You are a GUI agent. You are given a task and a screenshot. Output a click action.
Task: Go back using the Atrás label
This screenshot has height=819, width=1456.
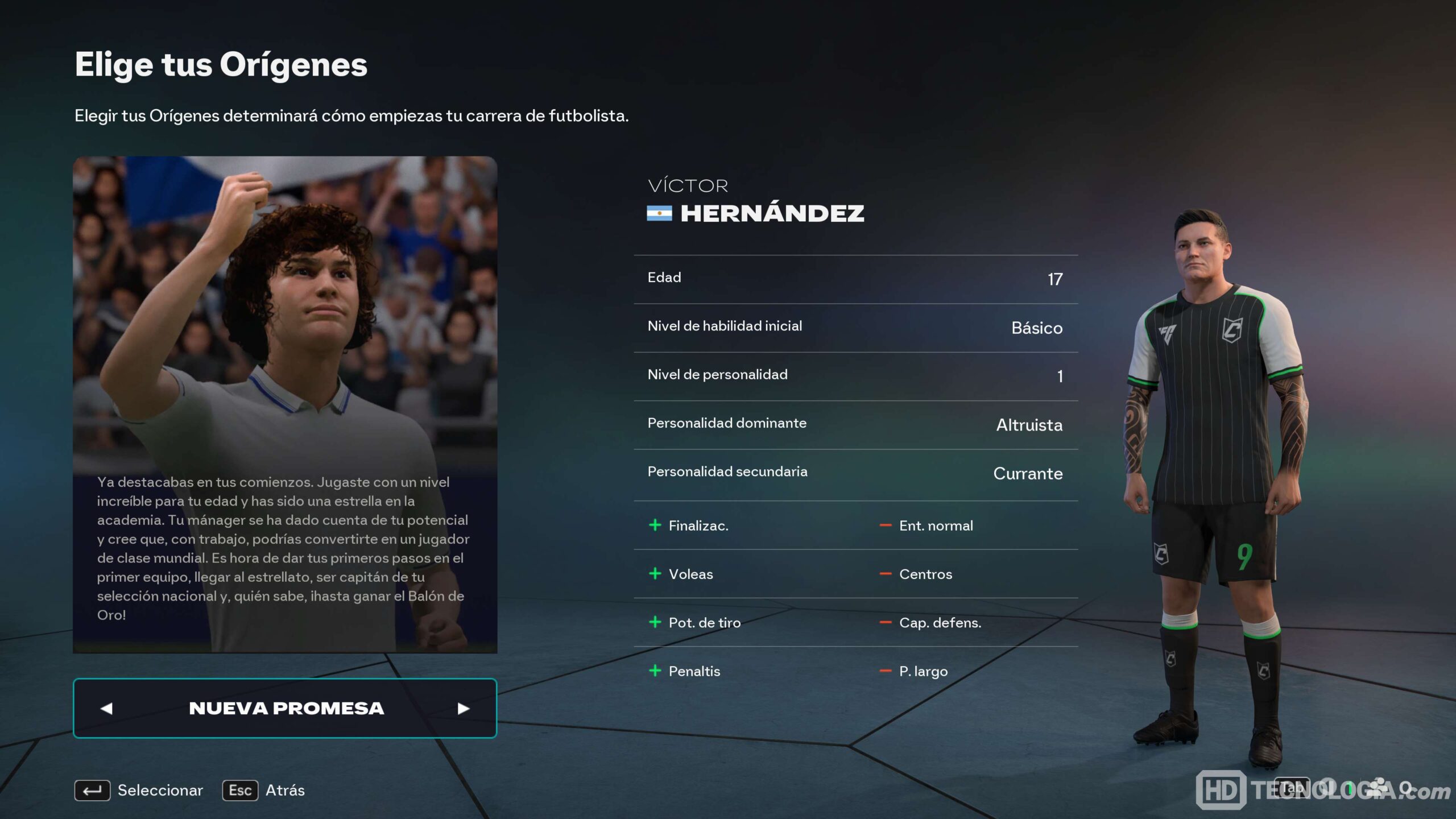coord(285,790)
